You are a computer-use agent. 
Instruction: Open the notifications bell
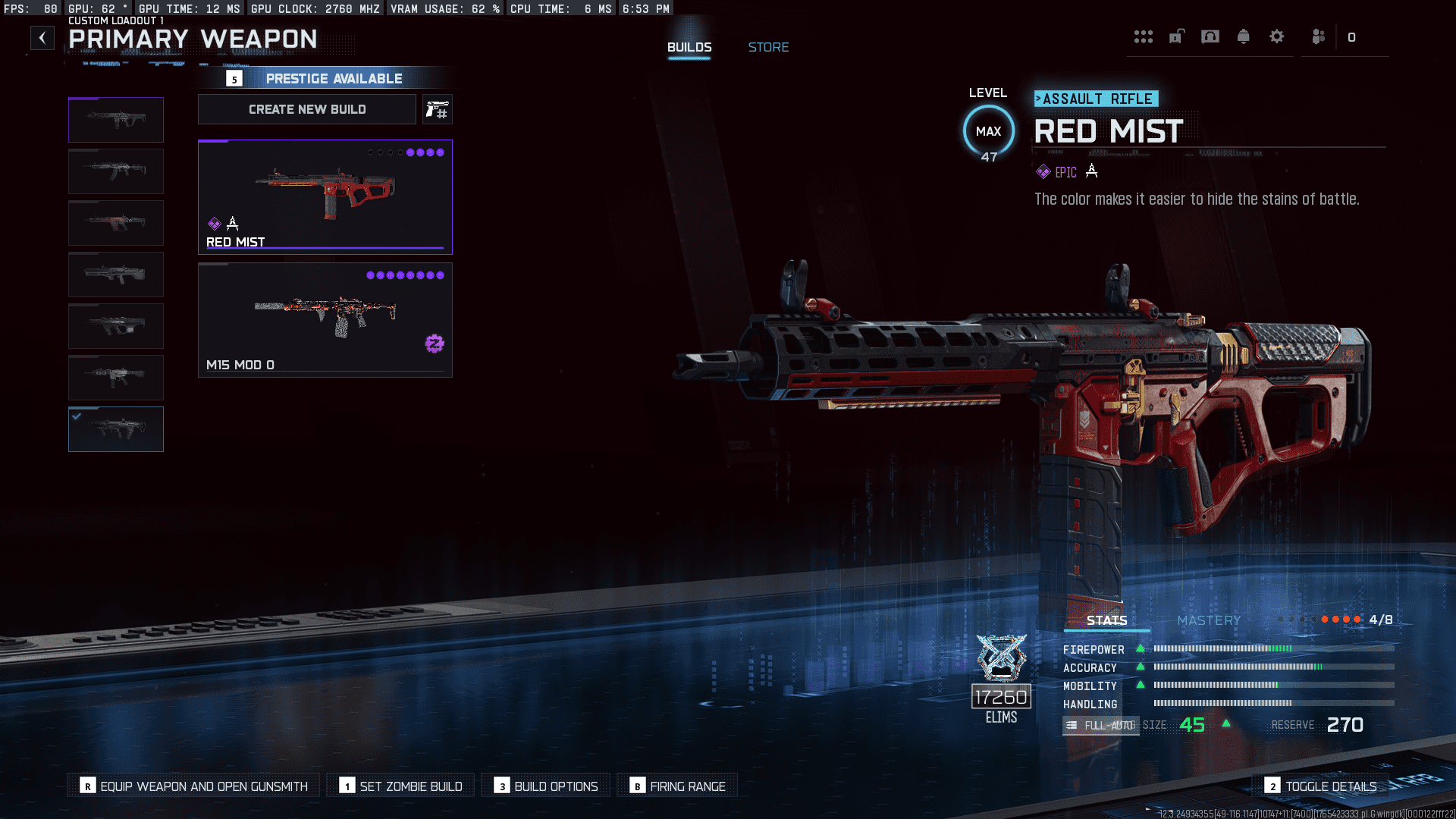pos(1243,36)
